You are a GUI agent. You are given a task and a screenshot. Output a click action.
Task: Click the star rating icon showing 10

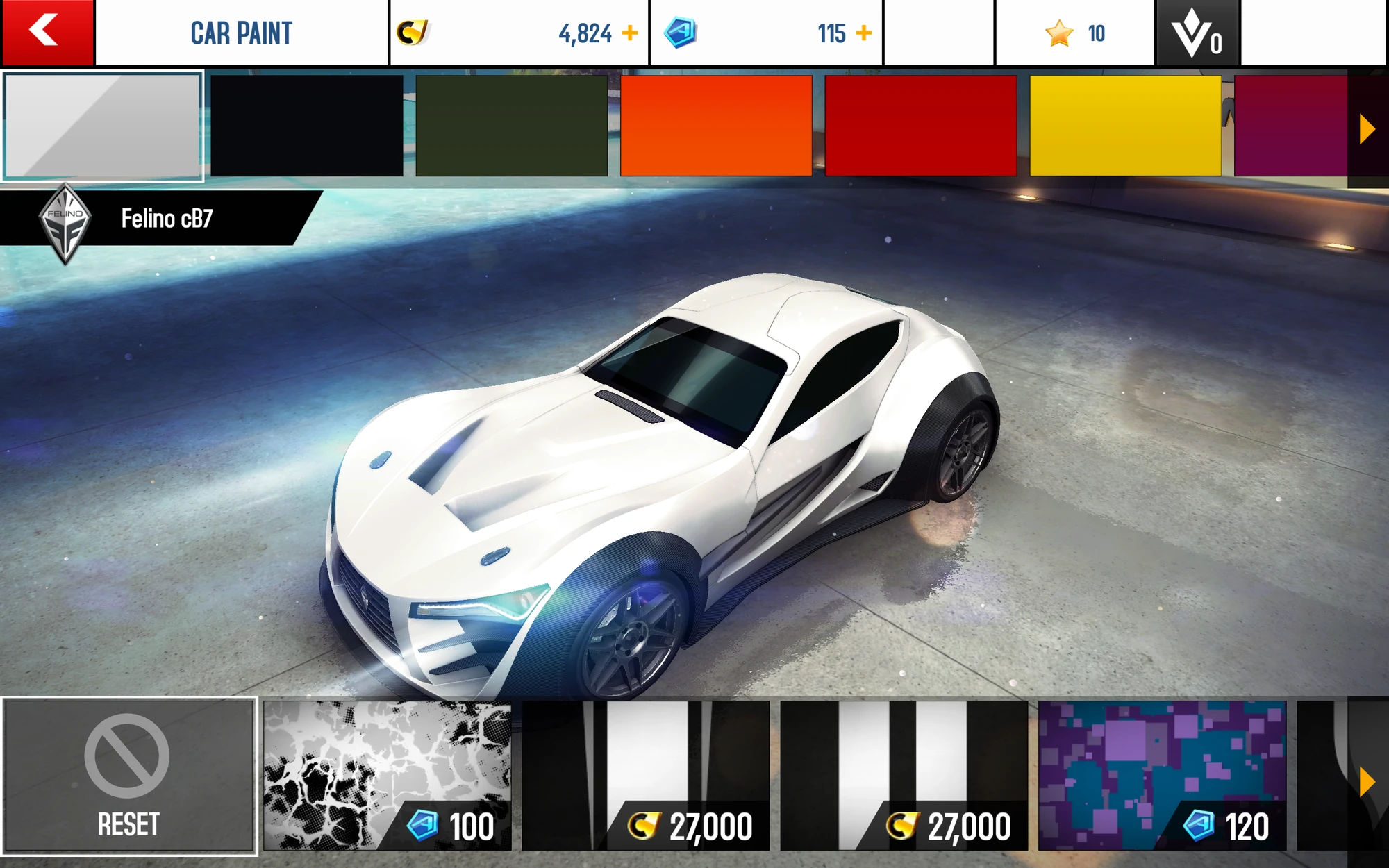coord(1059,31)
